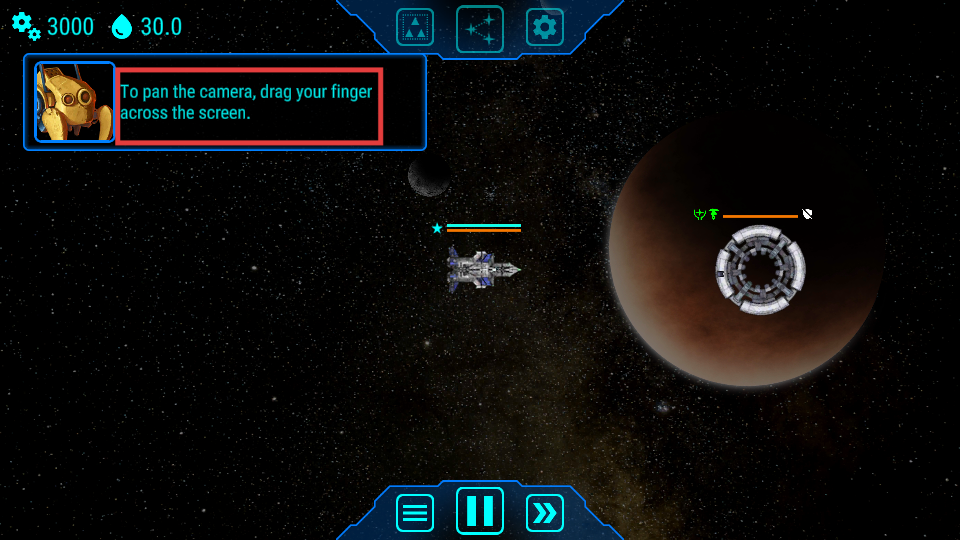Select the player starship with star marker
Screen dimensions: 960x540
coord(483,268)
